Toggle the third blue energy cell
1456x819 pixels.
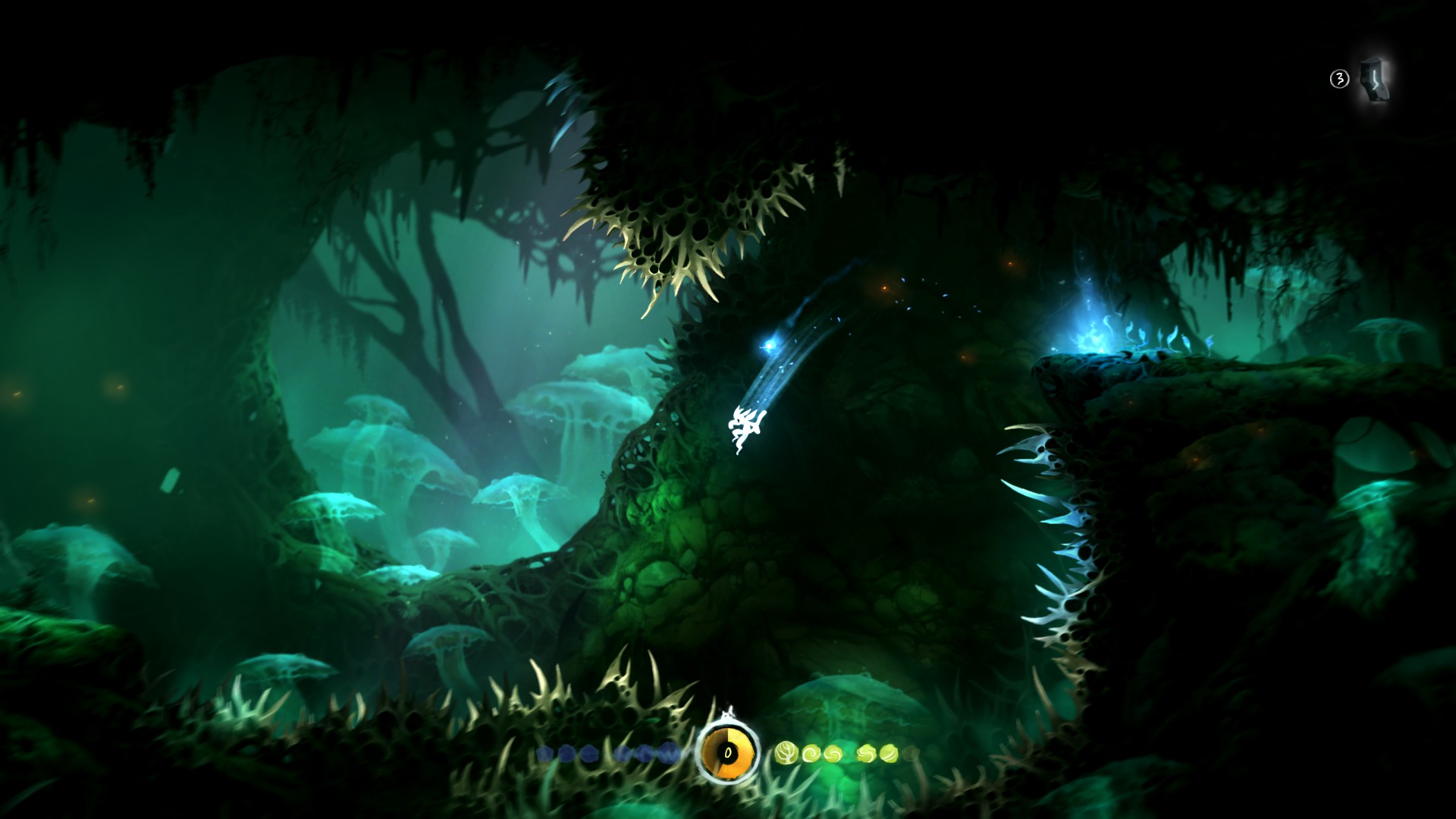[x=588, y=753]
